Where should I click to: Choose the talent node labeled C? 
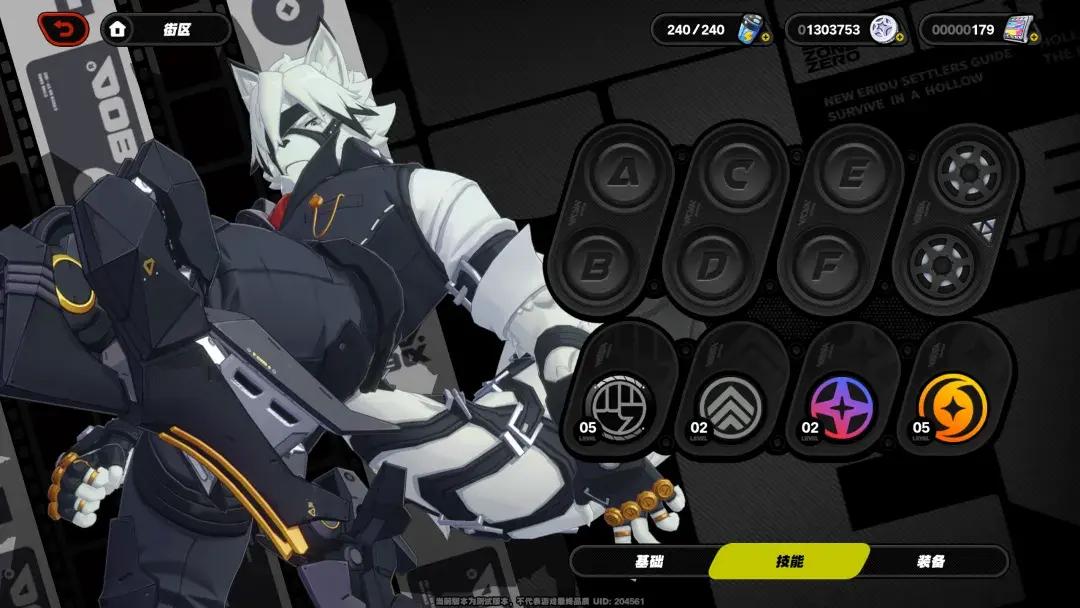tap(738, 175)
